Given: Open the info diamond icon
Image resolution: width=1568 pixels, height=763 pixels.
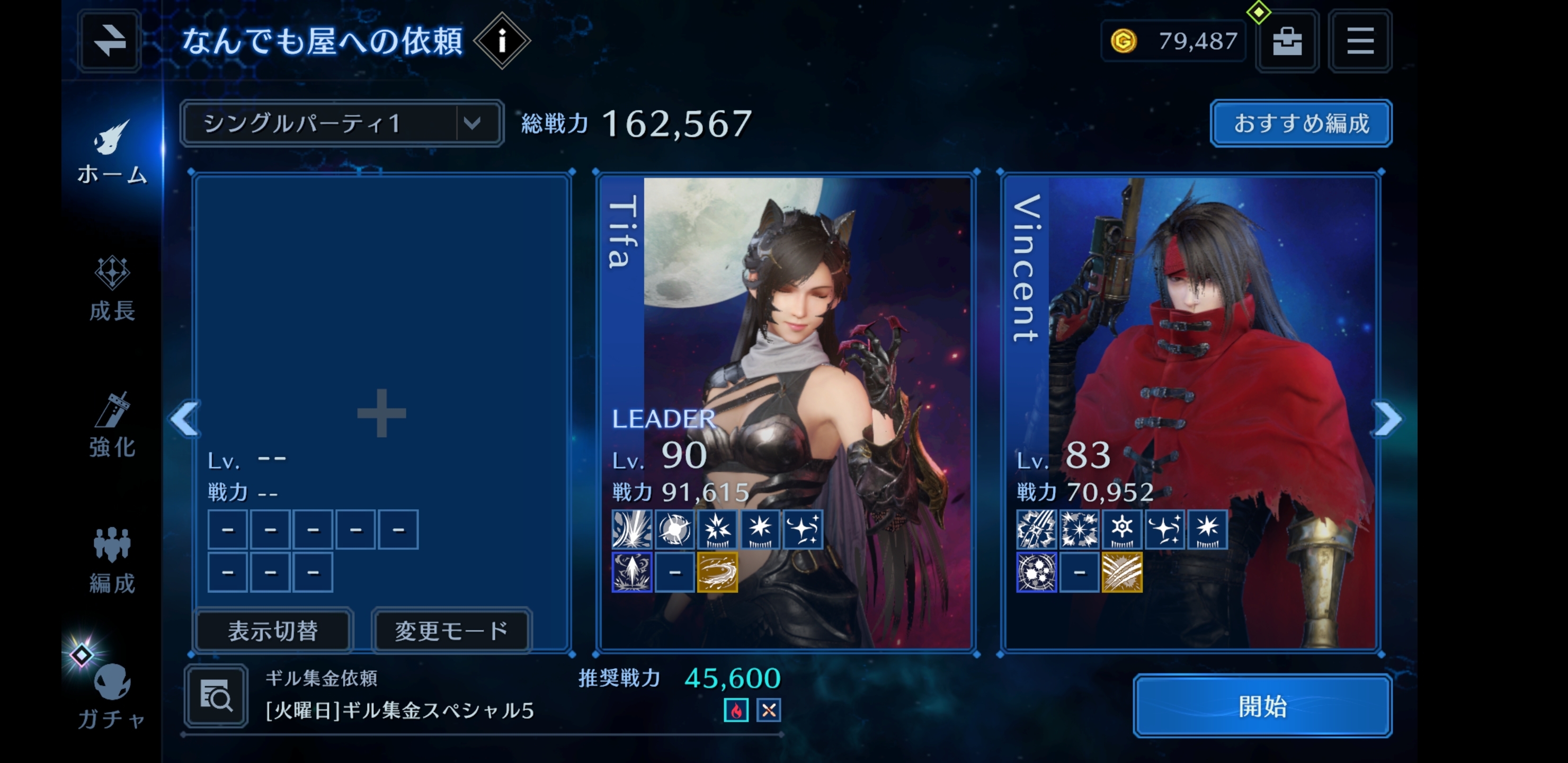Looking at the screenshot, I should coord(502,41).
